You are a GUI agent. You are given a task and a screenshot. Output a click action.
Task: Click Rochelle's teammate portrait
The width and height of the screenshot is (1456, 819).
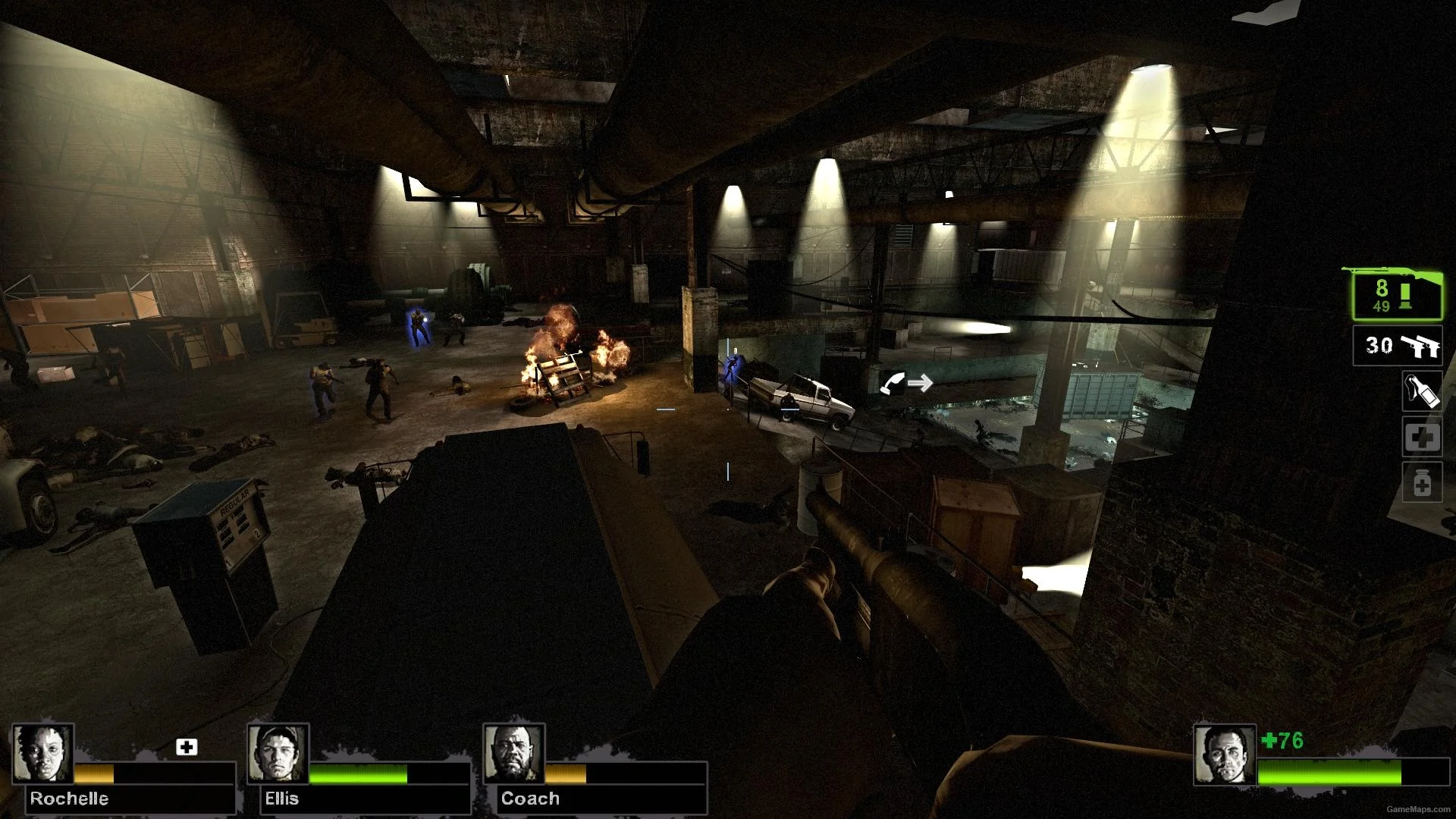pyautogui.click(x=43, y=753)
